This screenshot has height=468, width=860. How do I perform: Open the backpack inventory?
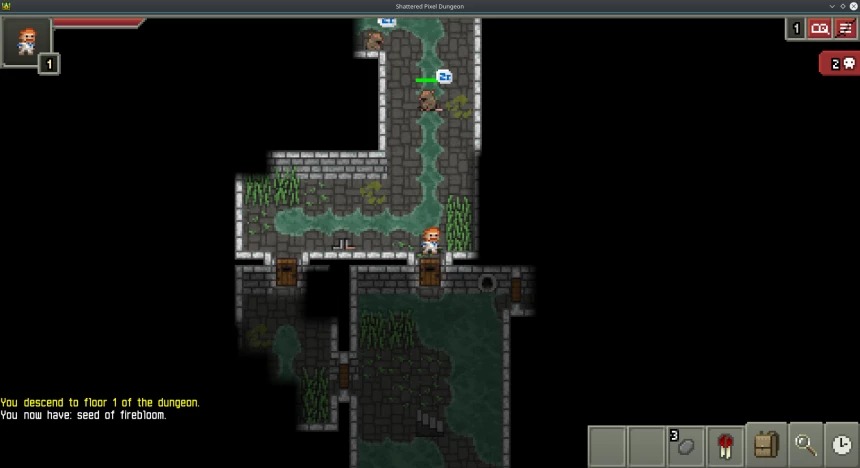[x=765, y=445]
